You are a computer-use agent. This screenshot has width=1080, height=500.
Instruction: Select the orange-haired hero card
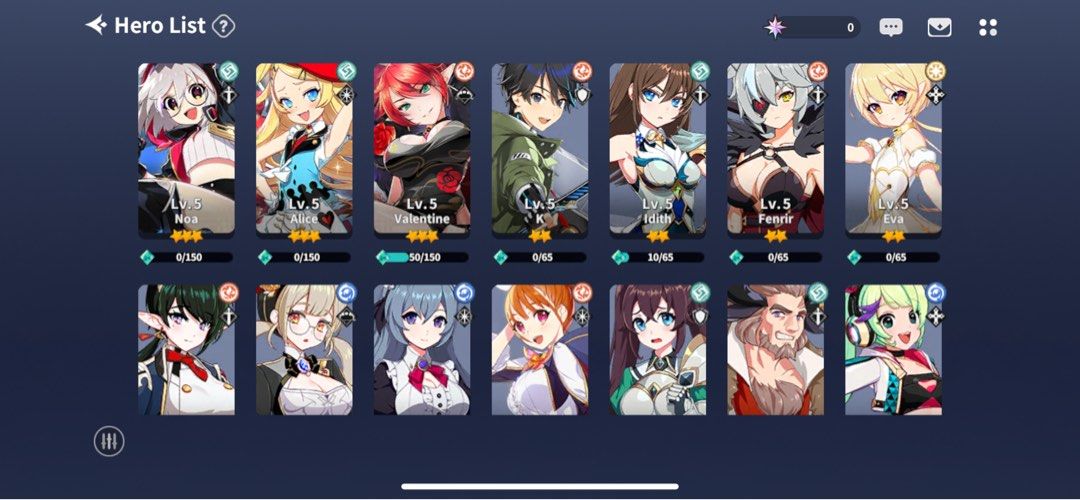[540, 350]
